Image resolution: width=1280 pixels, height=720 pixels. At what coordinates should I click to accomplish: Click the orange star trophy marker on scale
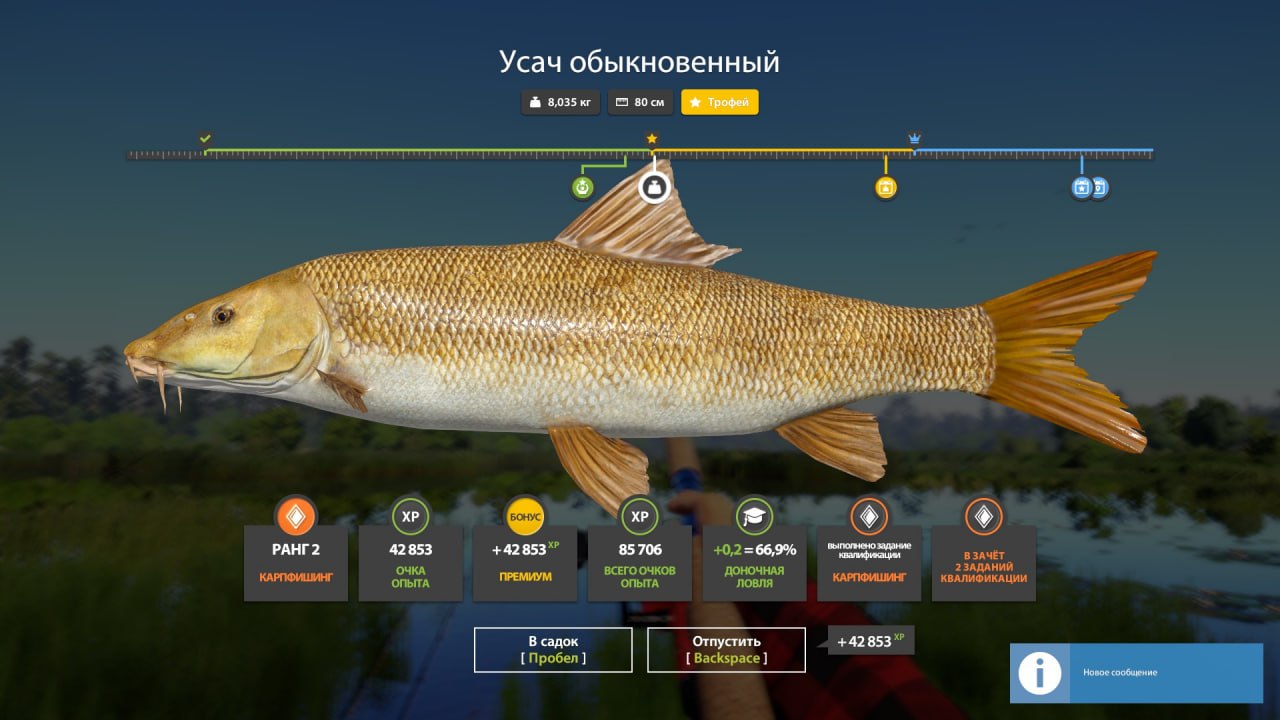pos(653,139)
